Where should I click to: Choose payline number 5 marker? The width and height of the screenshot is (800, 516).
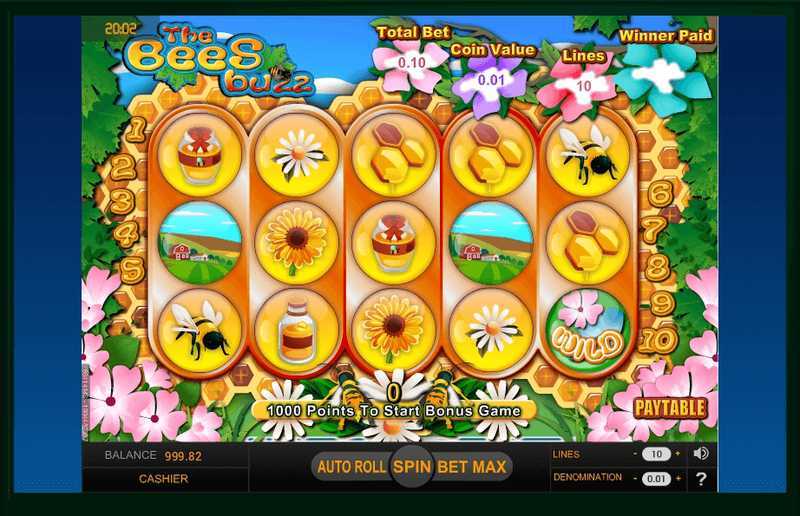click(x=131, y=270)
